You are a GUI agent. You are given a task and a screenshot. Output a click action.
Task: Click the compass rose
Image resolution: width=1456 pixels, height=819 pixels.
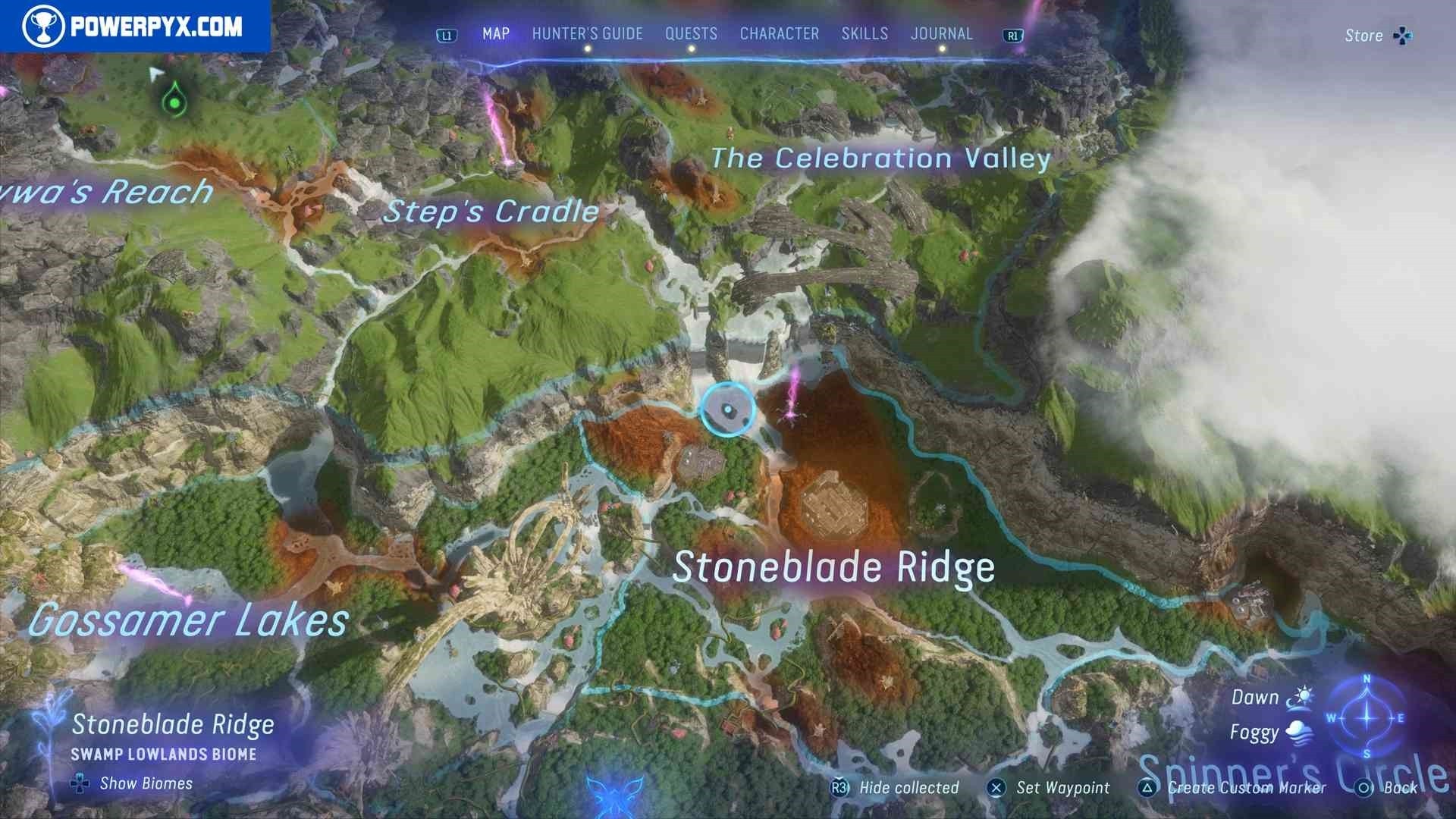(1367, 717)
